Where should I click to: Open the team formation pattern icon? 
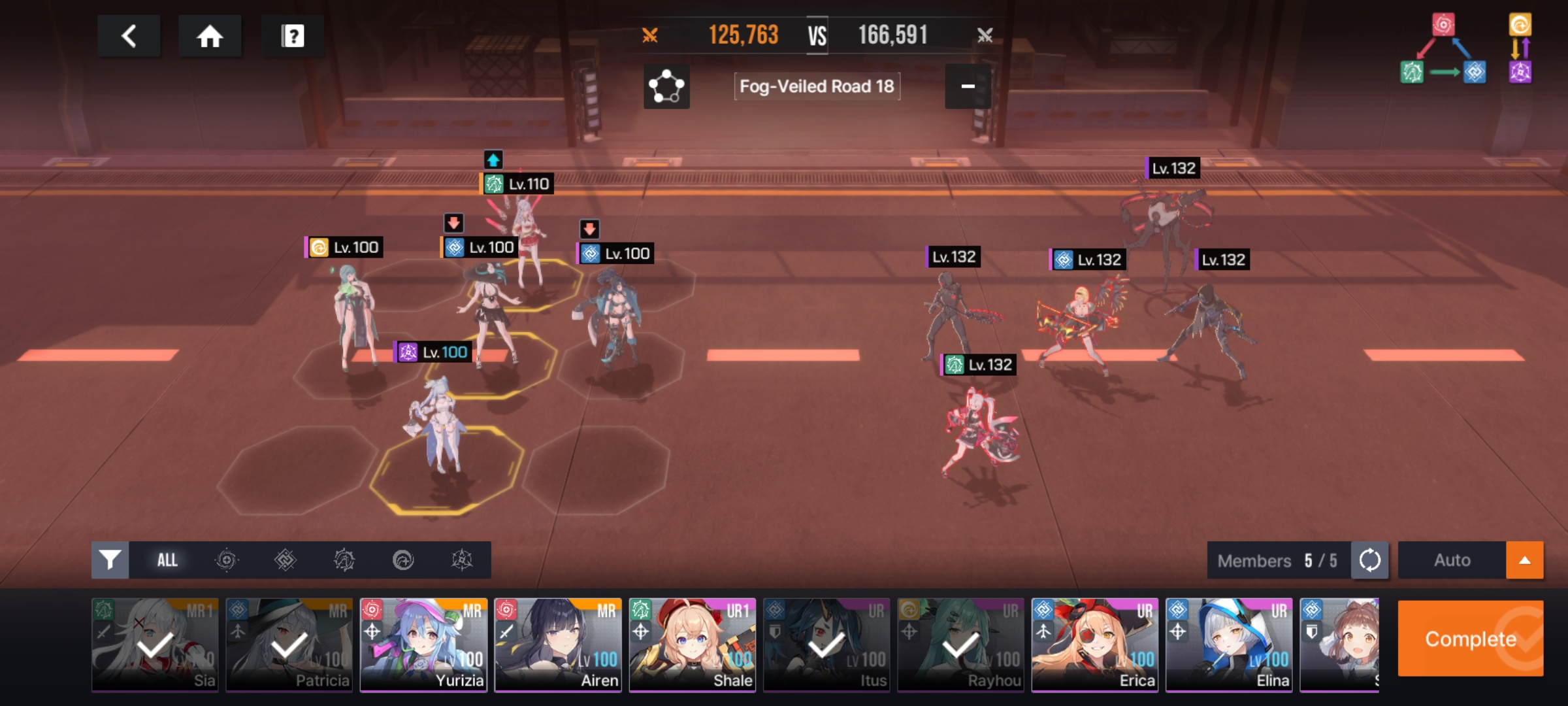click(666, 86)
